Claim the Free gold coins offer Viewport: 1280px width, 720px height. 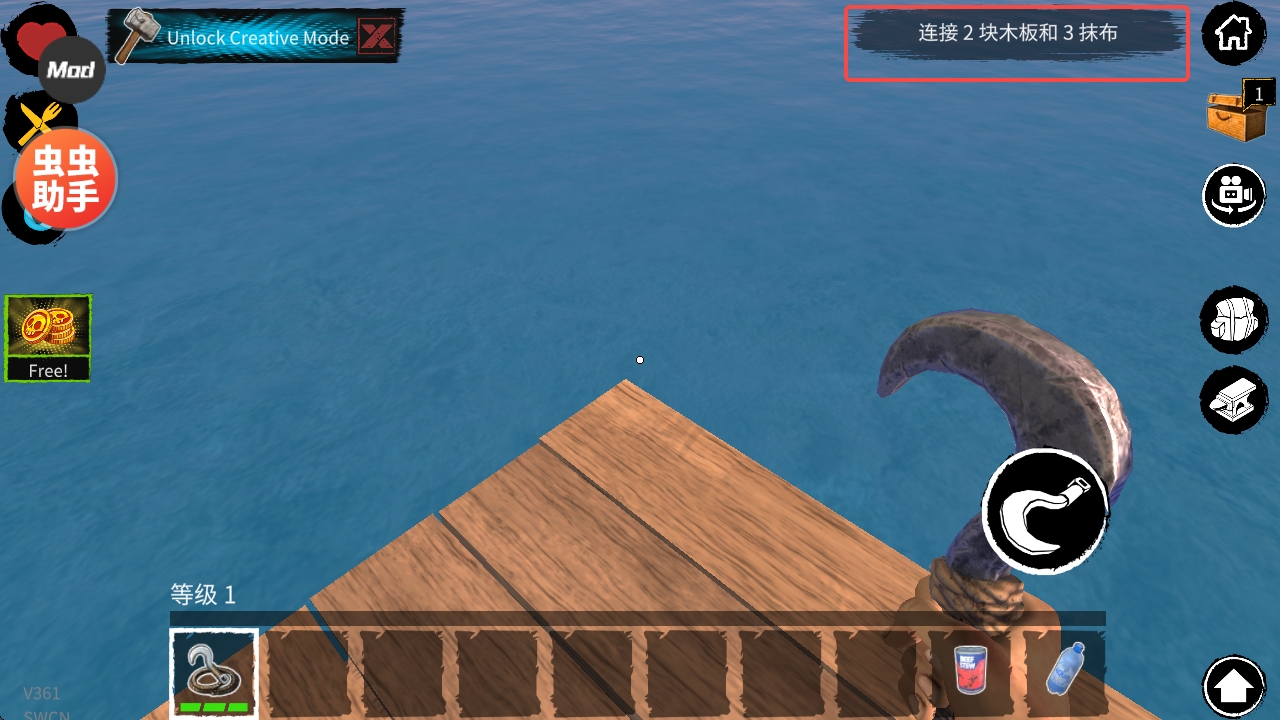click(48, 338)
